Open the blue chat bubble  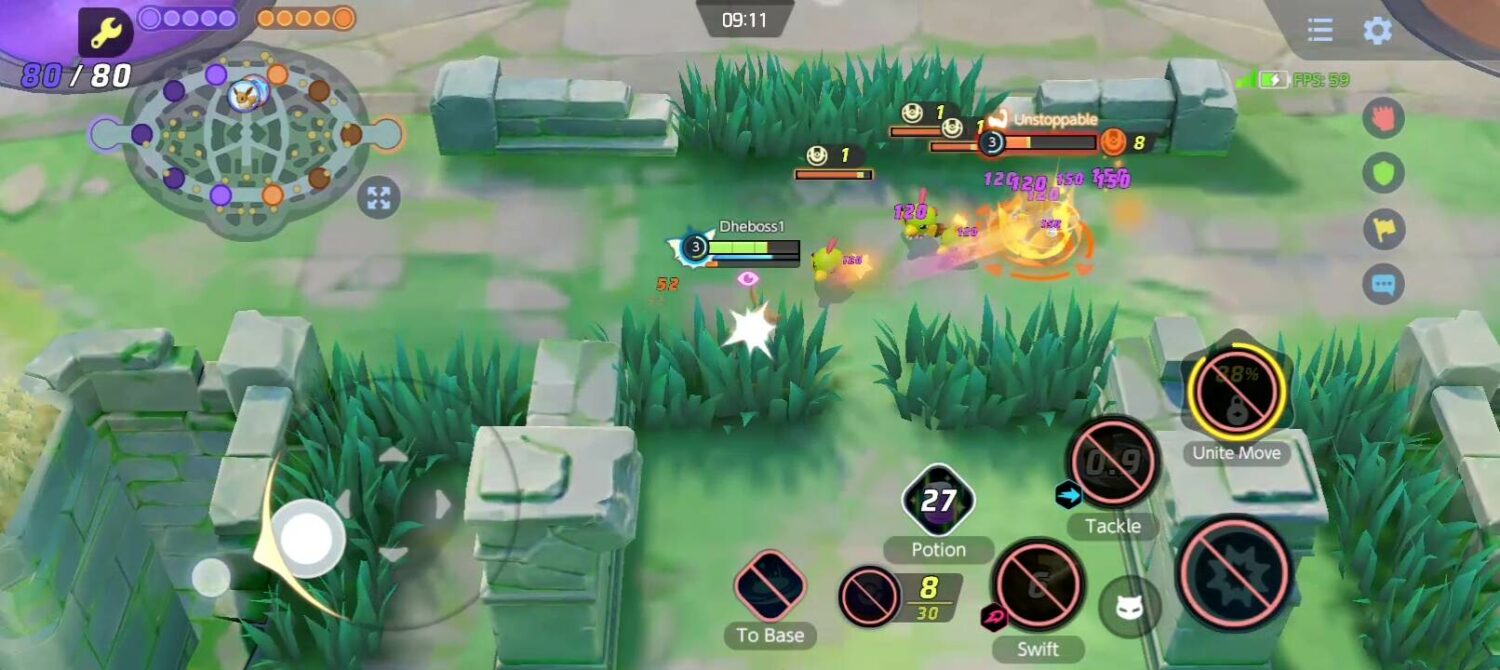click(x=1383, y=285)
